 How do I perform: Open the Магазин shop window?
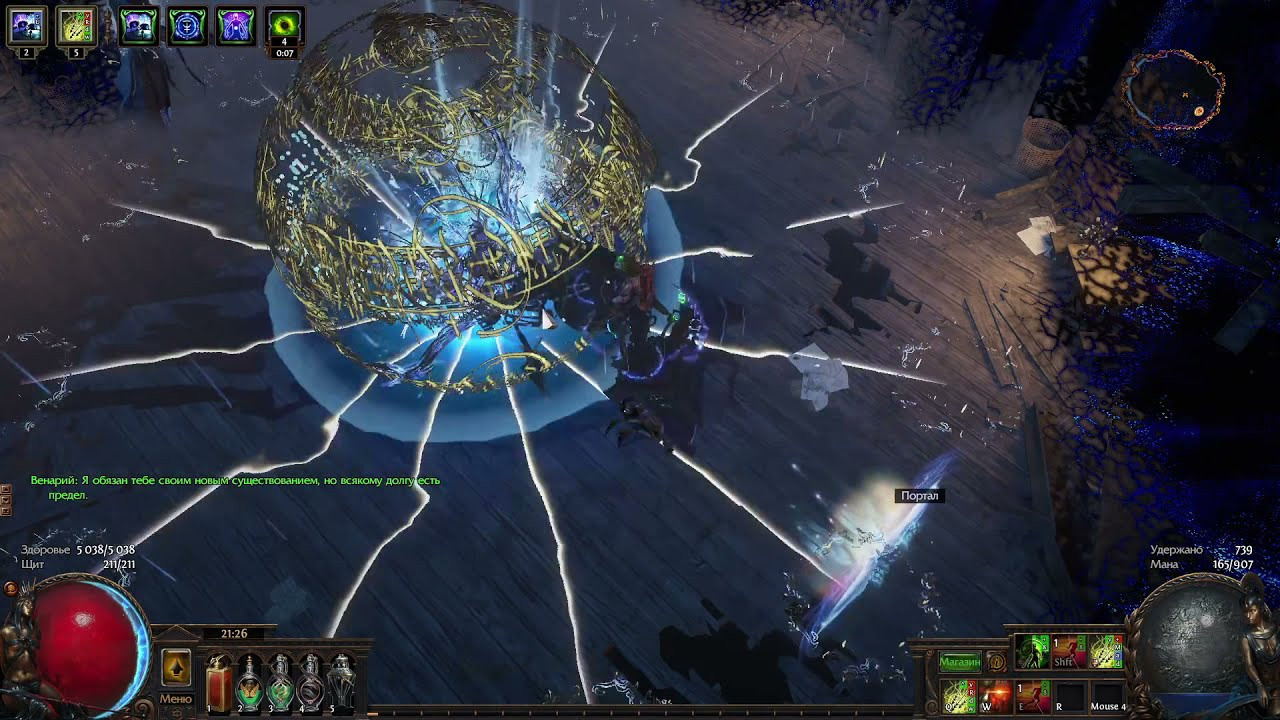pyautogui.click(x=960, y=660)
